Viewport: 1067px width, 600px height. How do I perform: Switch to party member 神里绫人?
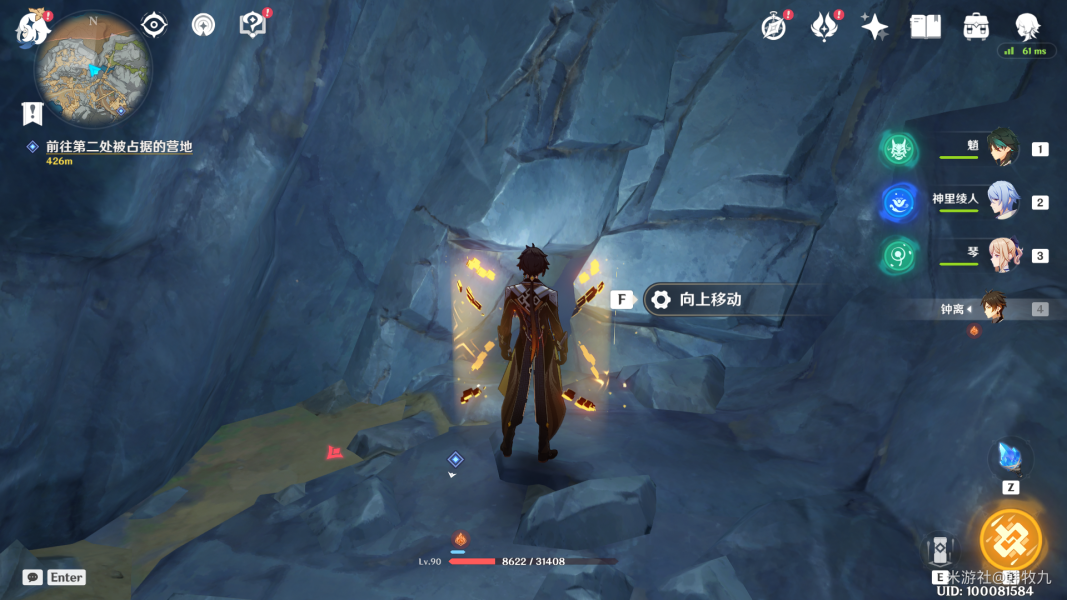pos(1001,201)
